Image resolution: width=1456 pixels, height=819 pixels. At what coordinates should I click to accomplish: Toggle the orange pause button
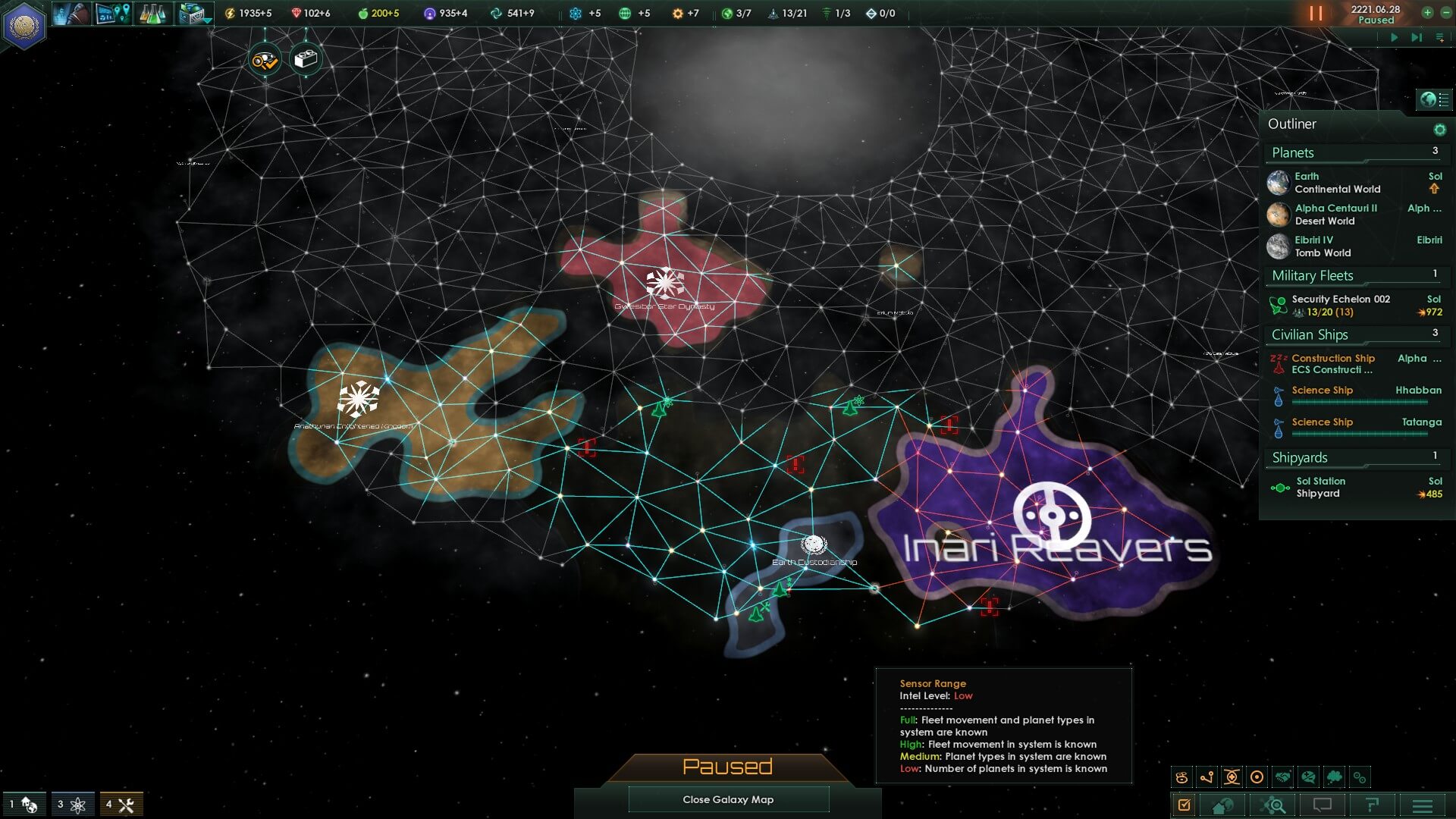tap(1316, 14)
